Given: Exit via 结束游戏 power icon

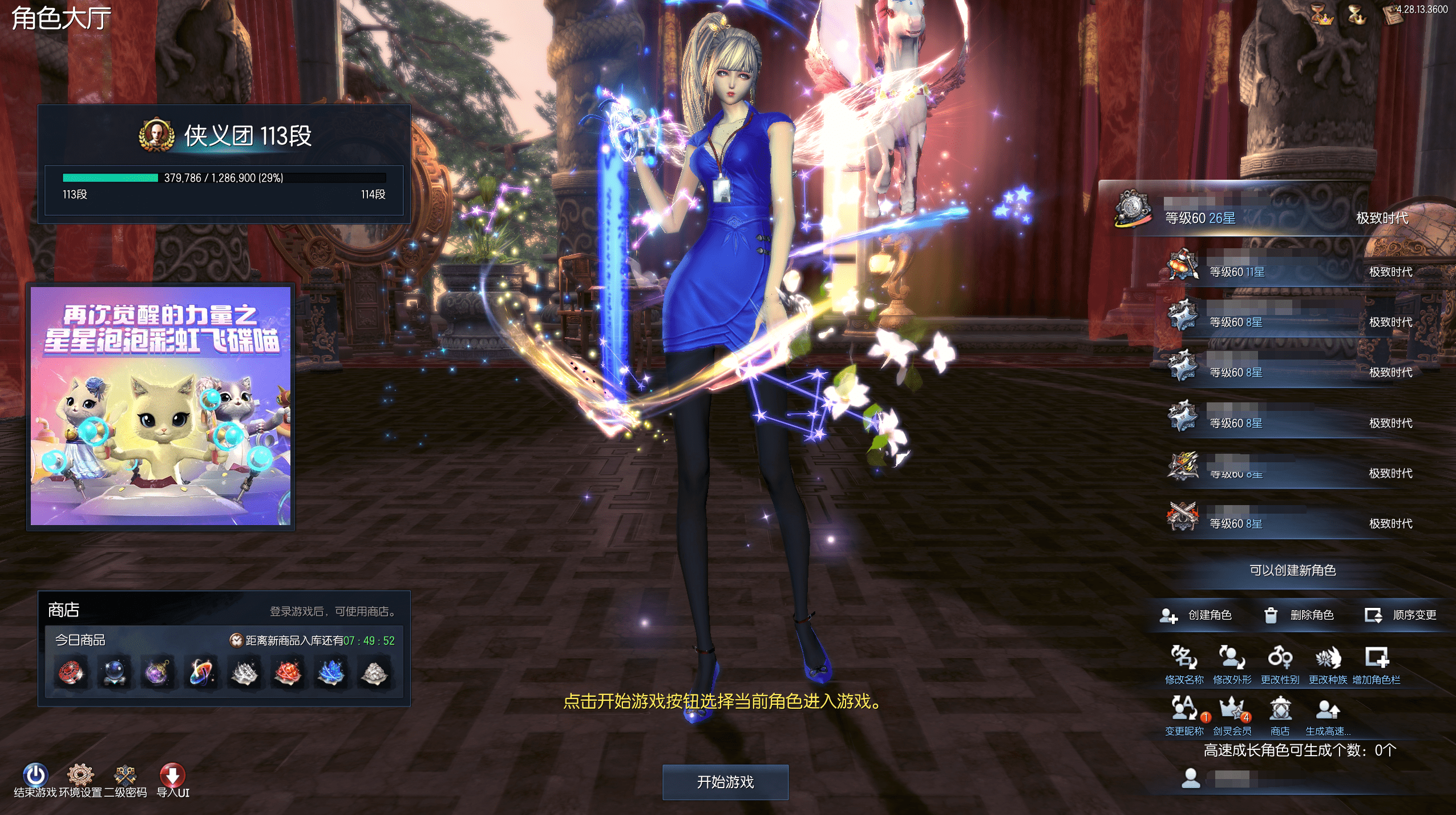Looking at the screenshot, I should pyautogui.click(x=35, y=776).
